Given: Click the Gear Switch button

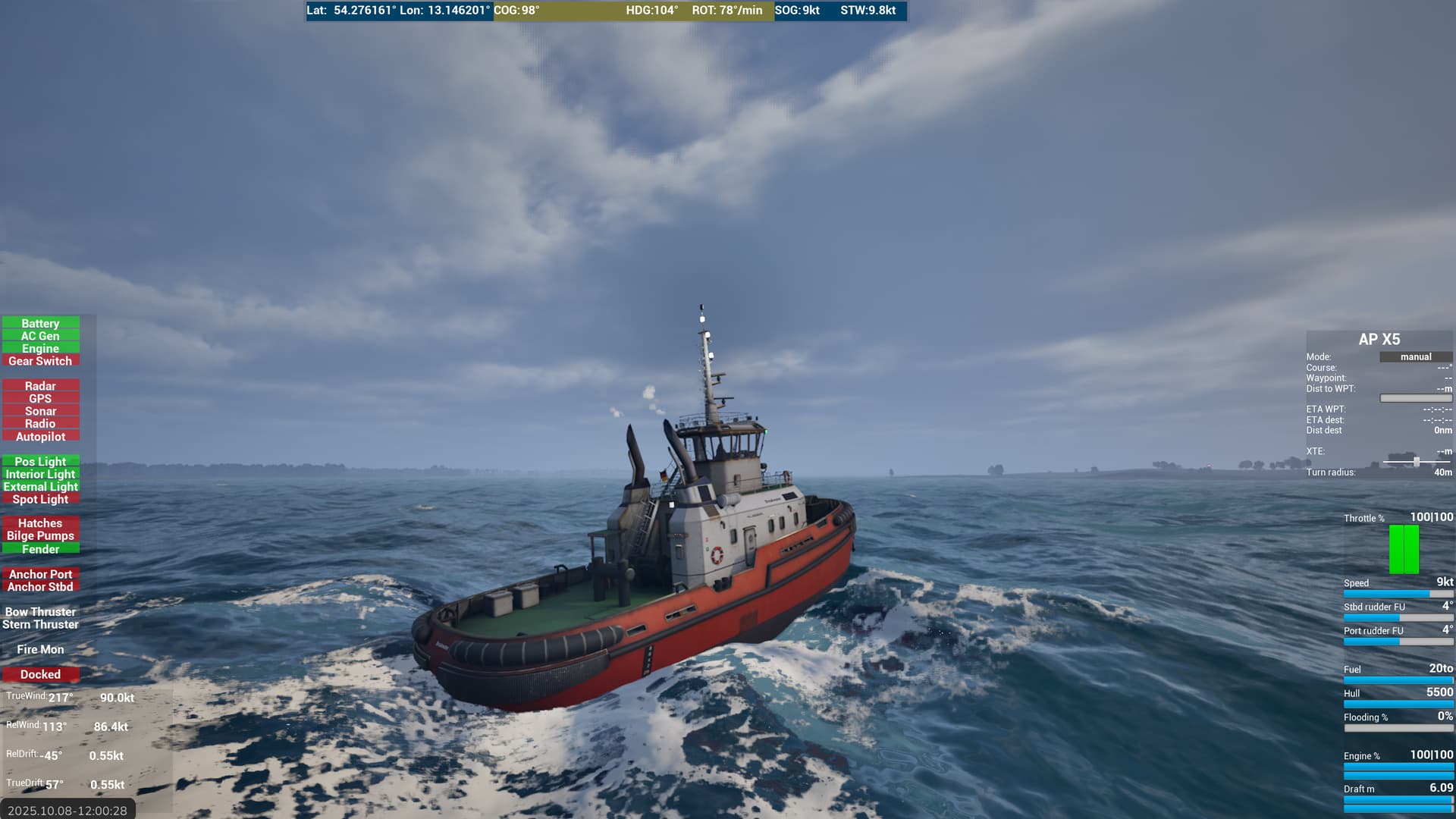Looking at the screenshot, I should click(x=40, y=361).
